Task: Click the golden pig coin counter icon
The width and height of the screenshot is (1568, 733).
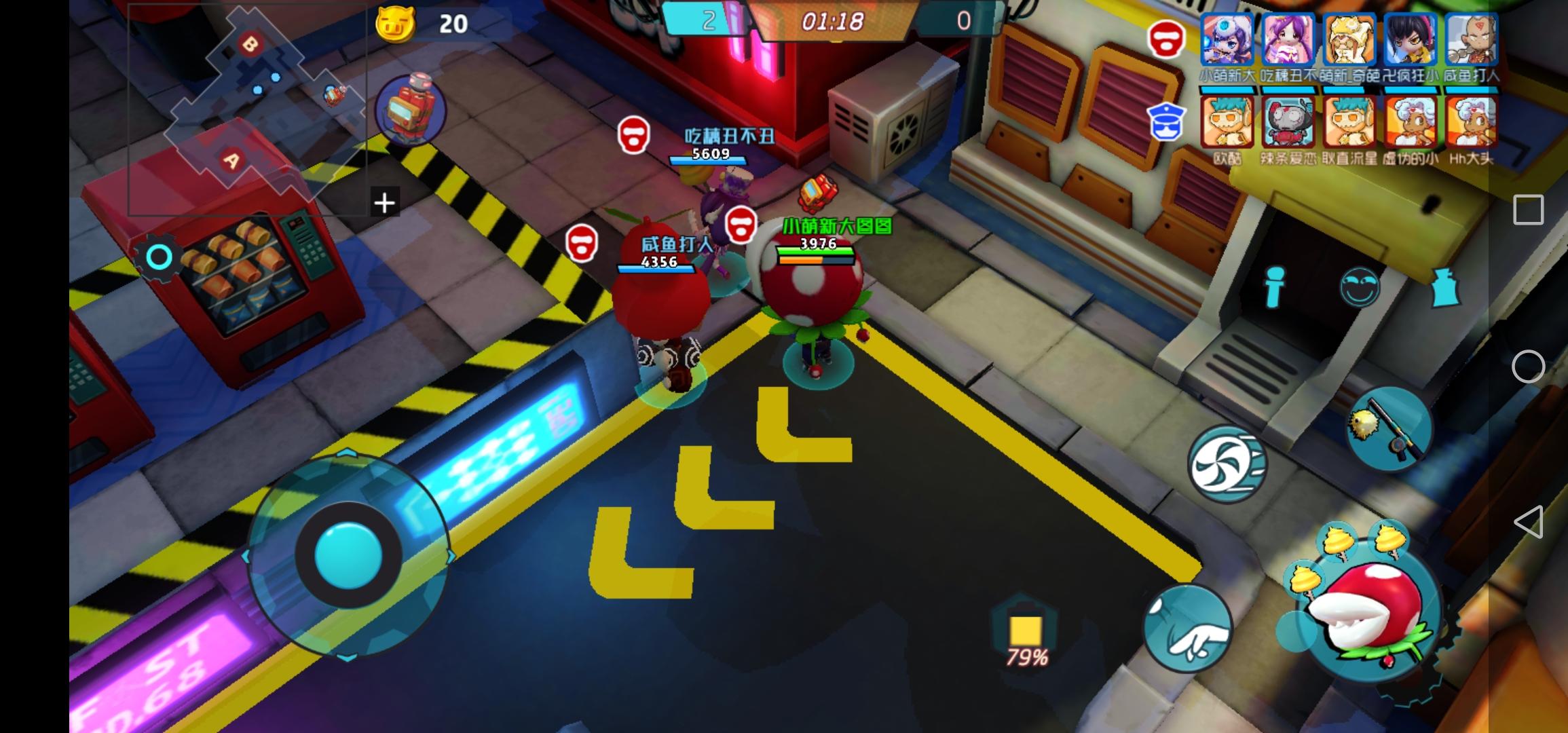Action: pos(396,23)
